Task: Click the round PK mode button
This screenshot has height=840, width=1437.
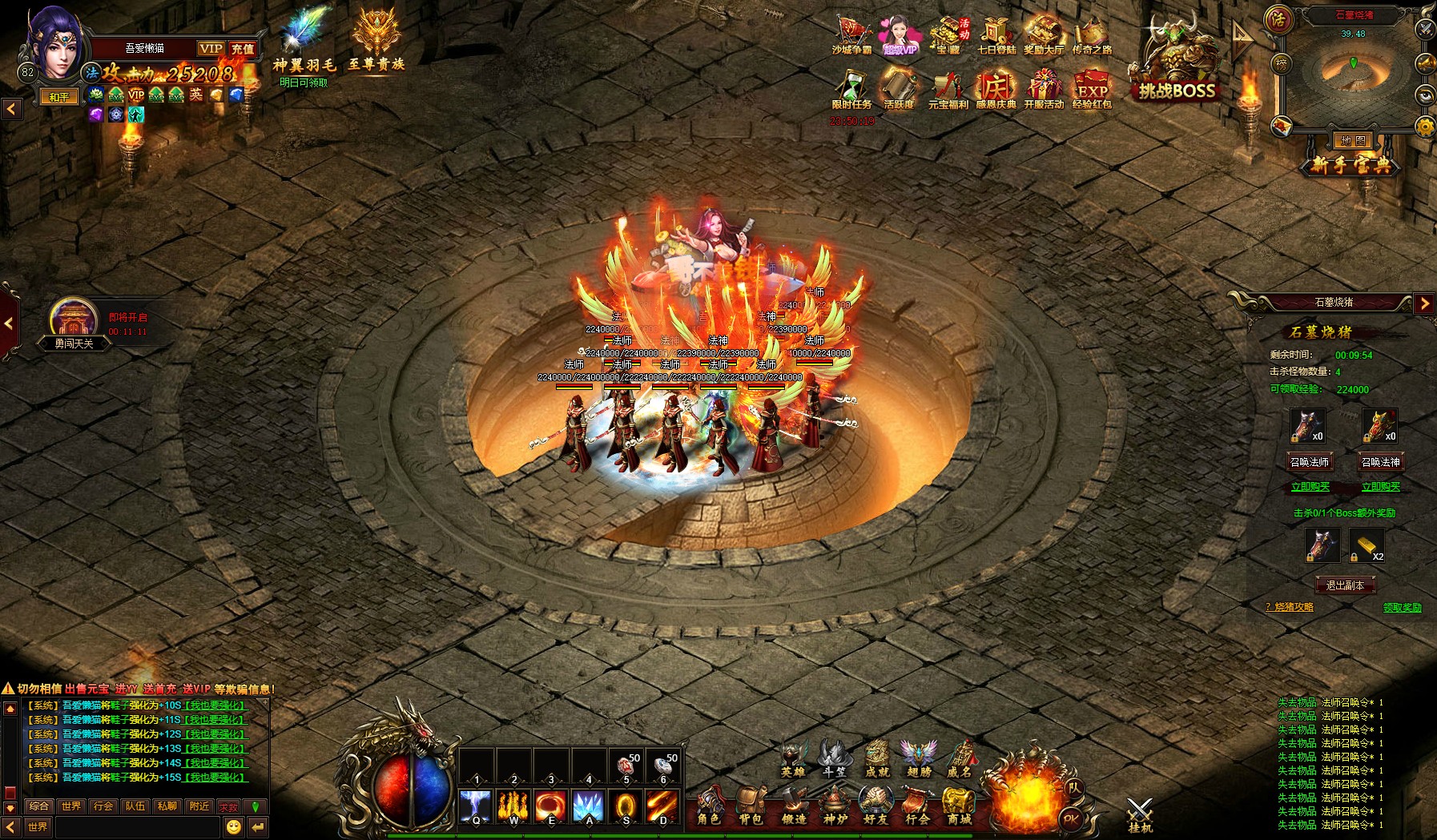Action: (1071, 818)
